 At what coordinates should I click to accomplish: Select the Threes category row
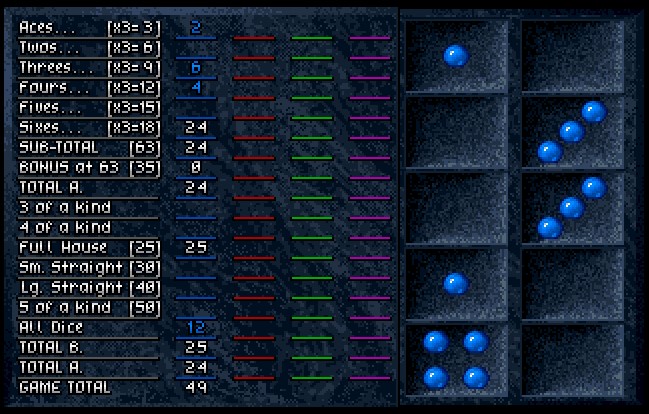pos(89,67)
